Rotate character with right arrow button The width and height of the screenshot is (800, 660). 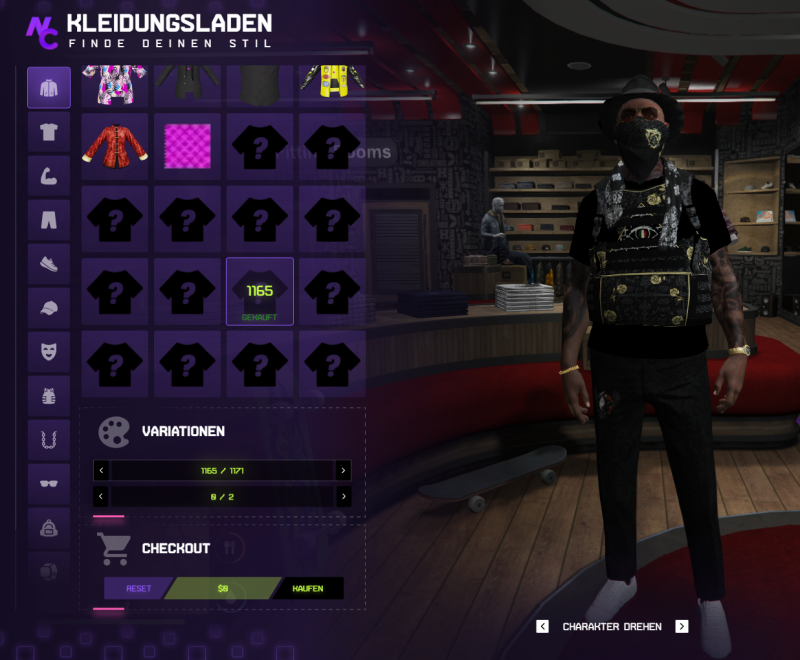(x=682, y=627)
